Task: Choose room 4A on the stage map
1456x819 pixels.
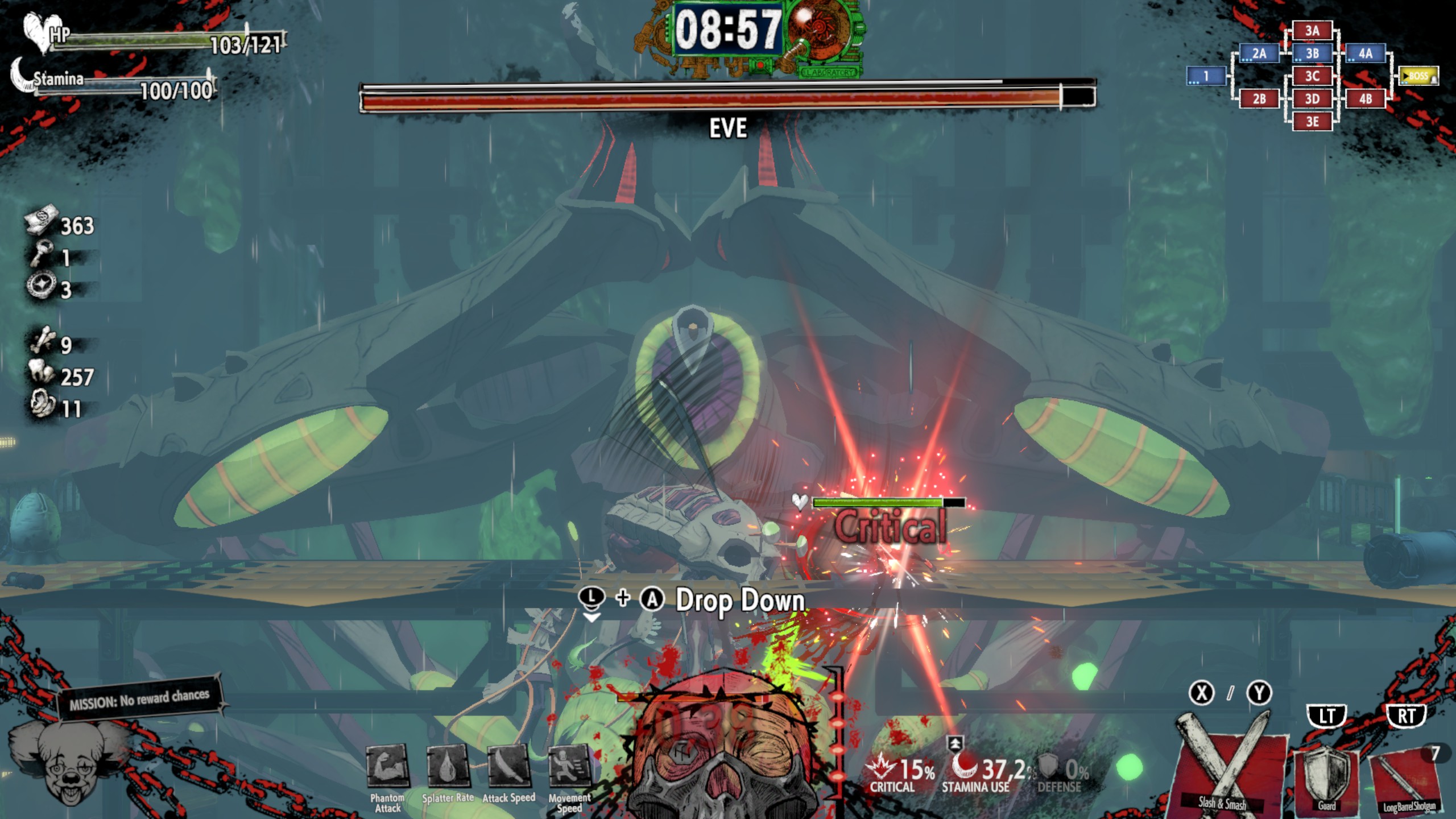Action: coord(1365,53)
